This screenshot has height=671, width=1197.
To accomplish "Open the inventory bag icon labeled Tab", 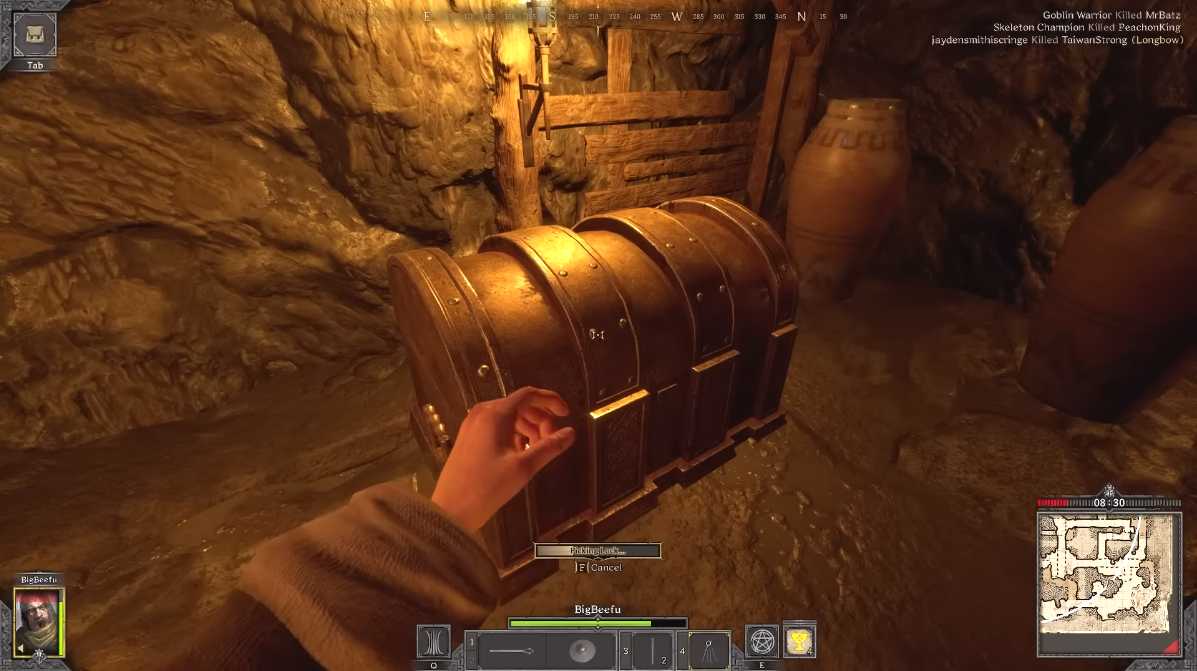I will pos(34,33).
